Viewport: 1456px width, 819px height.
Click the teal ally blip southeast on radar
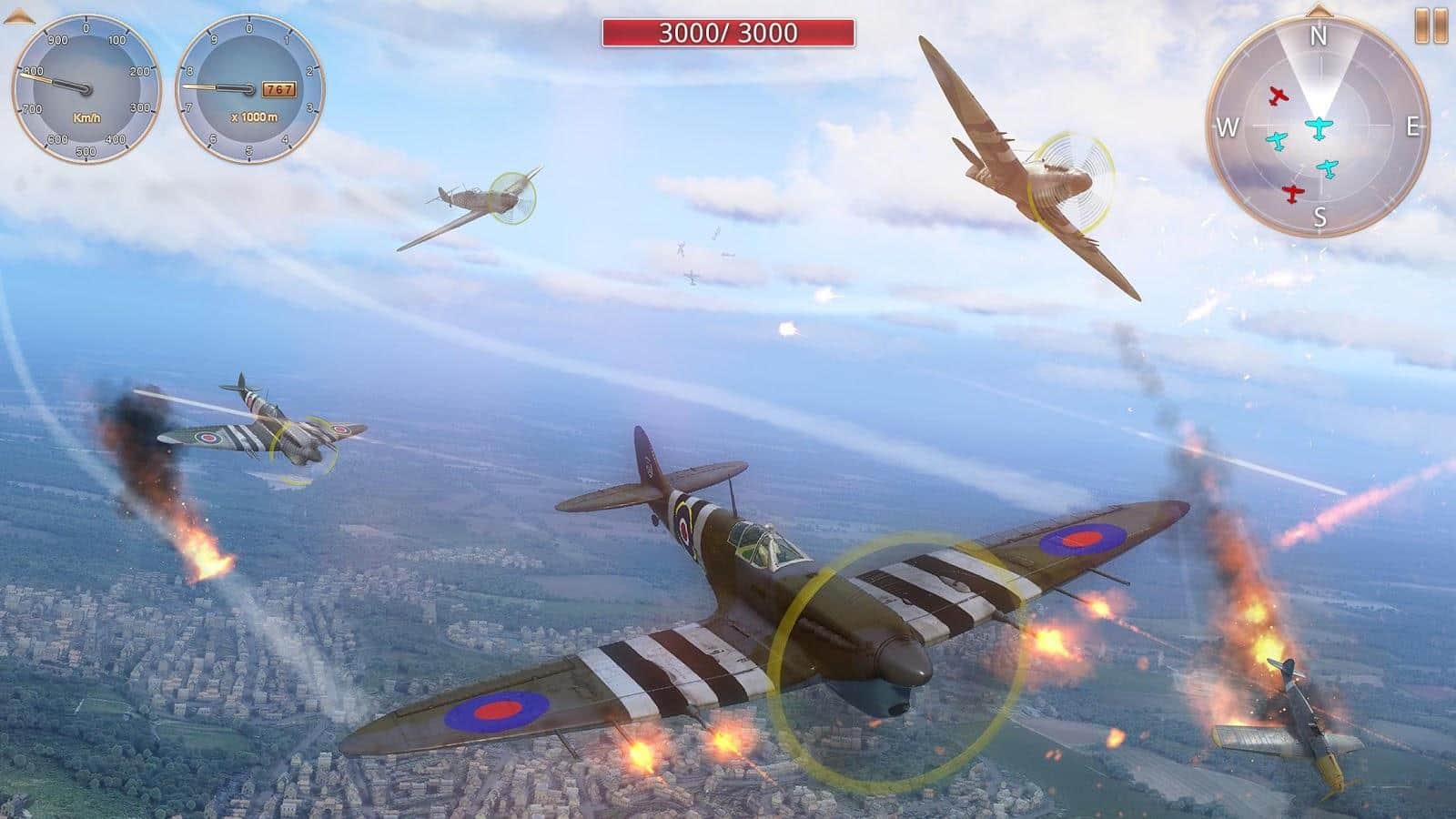[x=1328, y=168]
